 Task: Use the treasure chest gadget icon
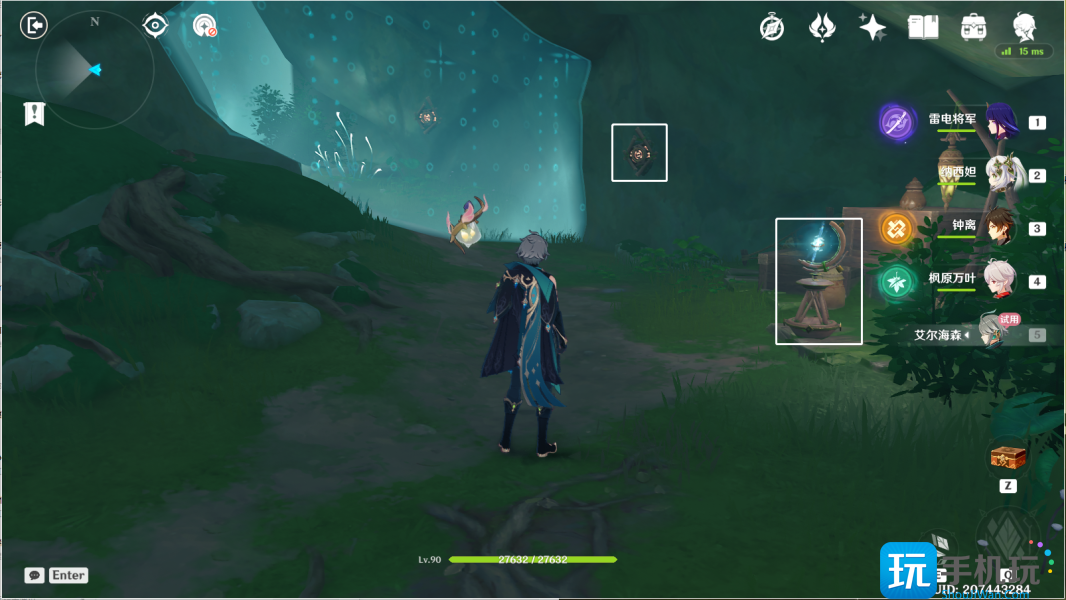click(x=1008, y=457)
